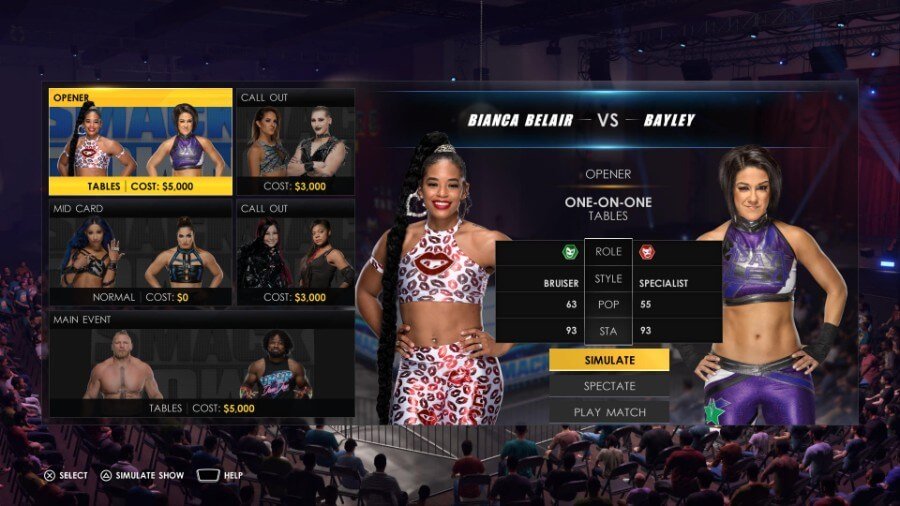Choose Spectate for this match
900x506 pixels.
(609, 385)
